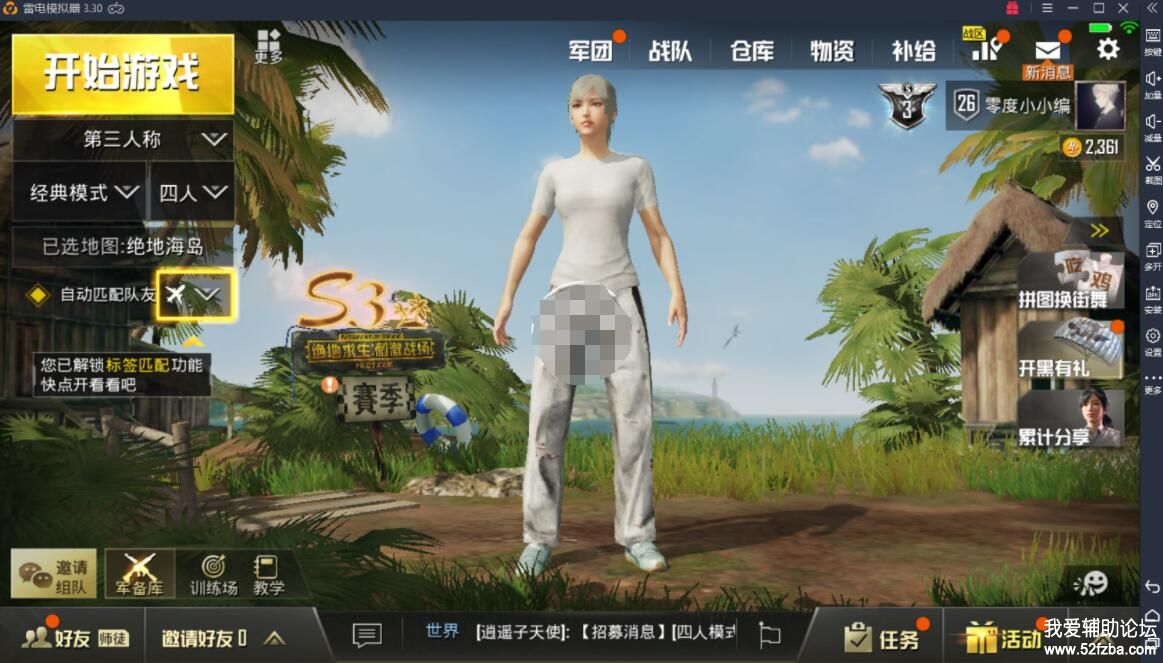This screenshot has width=1163, height=663.
Task: Start the game with 开始游戏
Action: tap(122, 74)
